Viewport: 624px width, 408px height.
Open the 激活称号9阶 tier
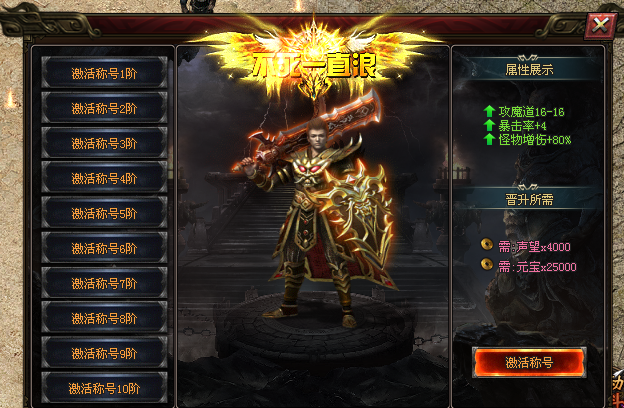click(x=104, y=353)
